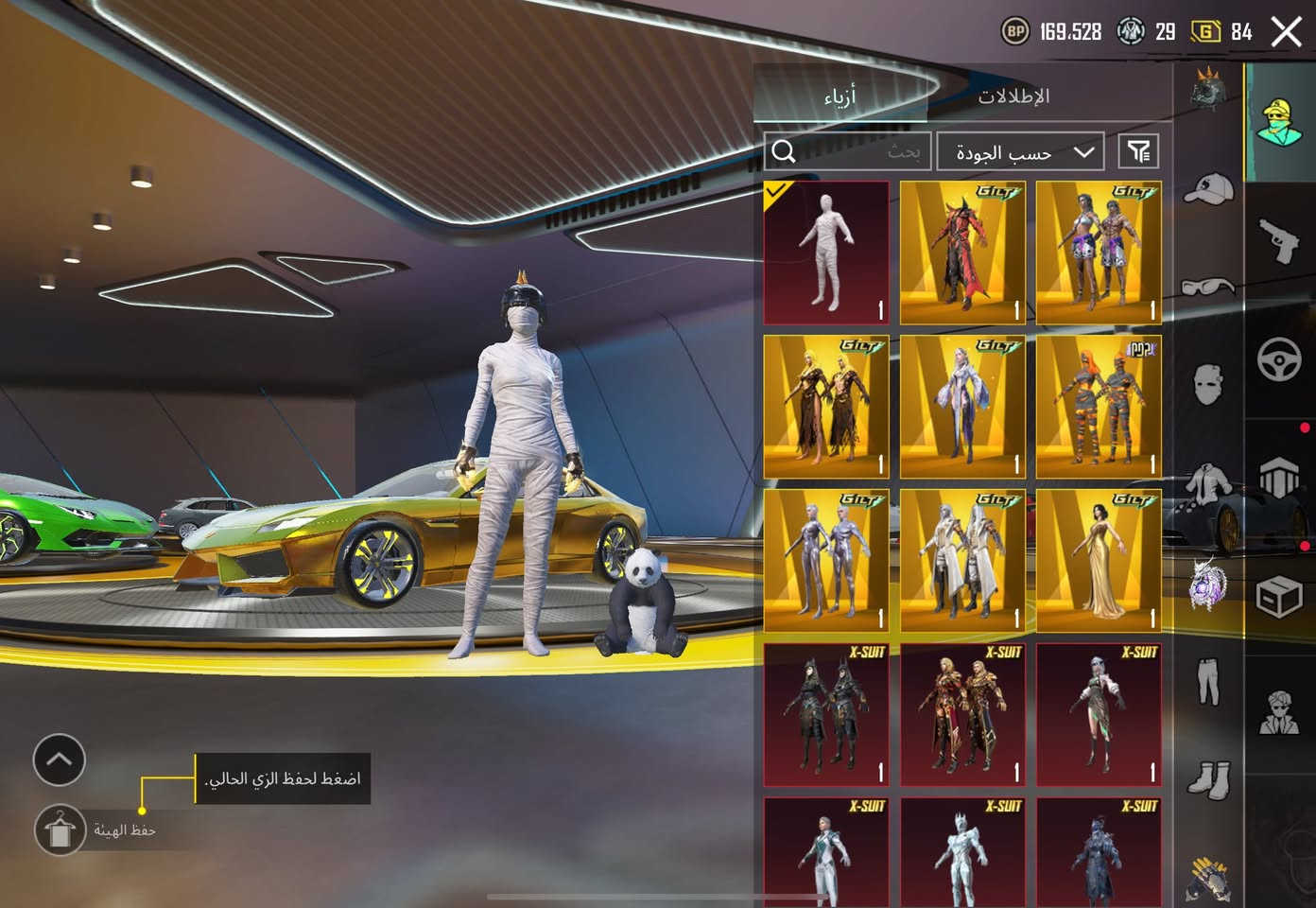
Task: Open the filter options button
Action: coord(1139,151)
